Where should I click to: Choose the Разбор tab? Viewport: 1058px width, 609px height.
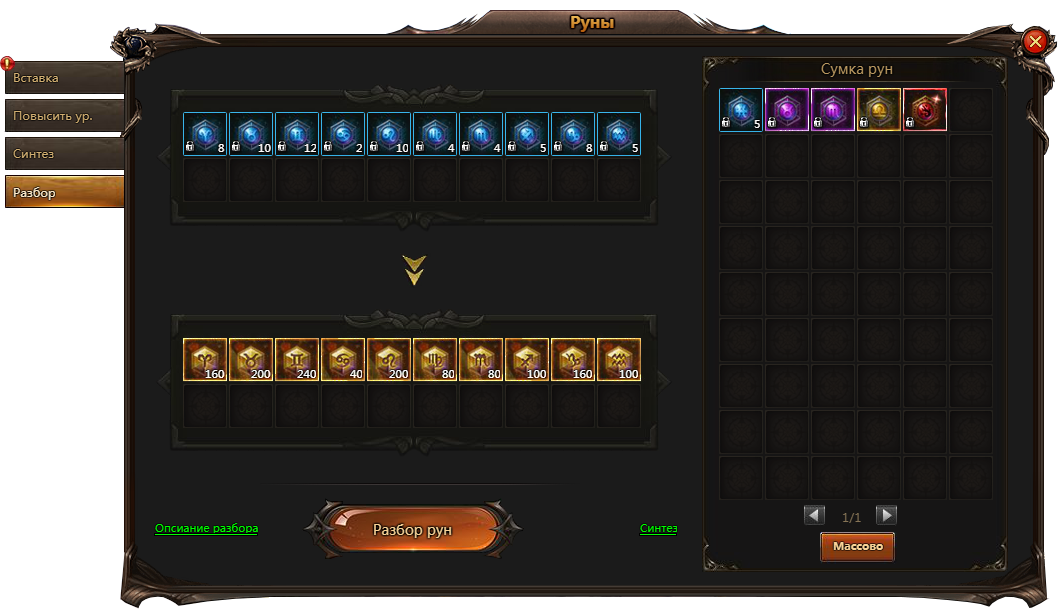64,192
